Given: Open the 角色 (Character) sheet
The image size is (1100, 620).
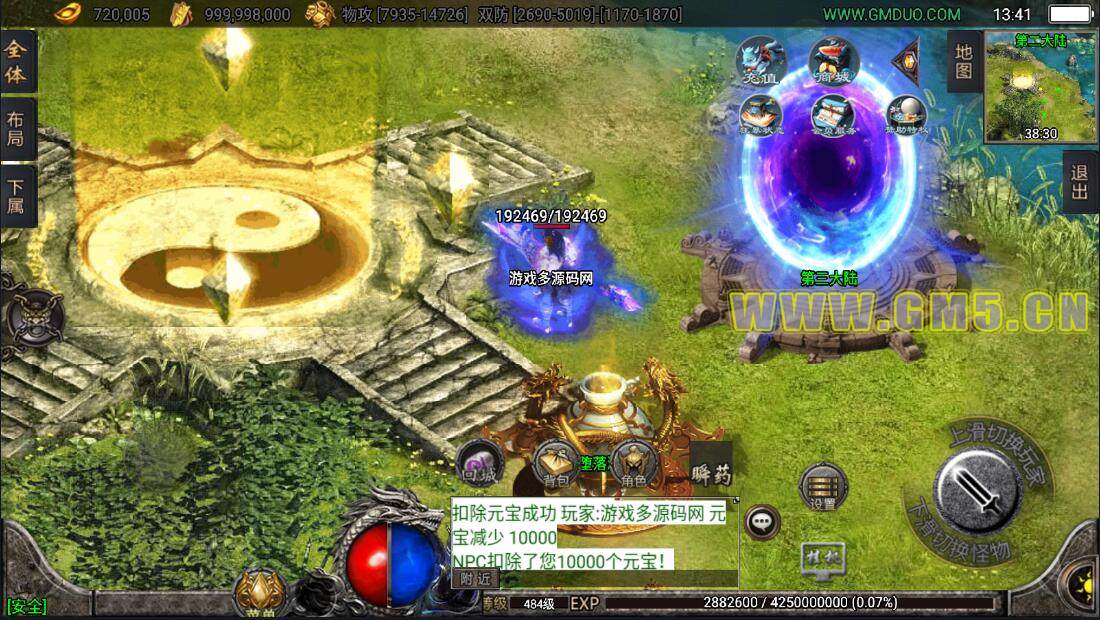Looking at the screenshot, I should (633, 462).
